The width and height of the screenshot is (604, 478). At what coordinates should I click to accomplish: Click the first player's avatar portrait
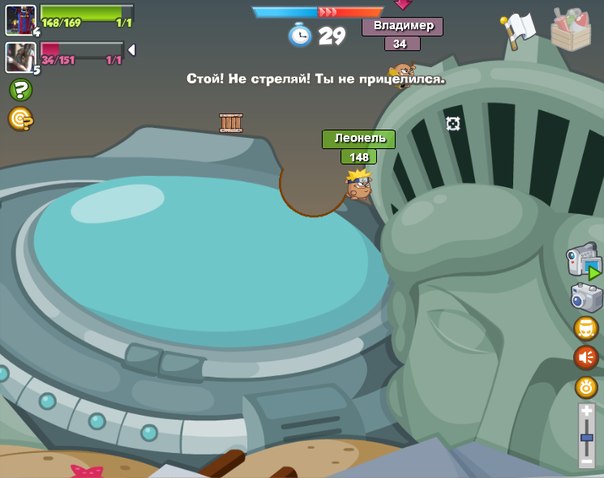click(x=20, y=19)
